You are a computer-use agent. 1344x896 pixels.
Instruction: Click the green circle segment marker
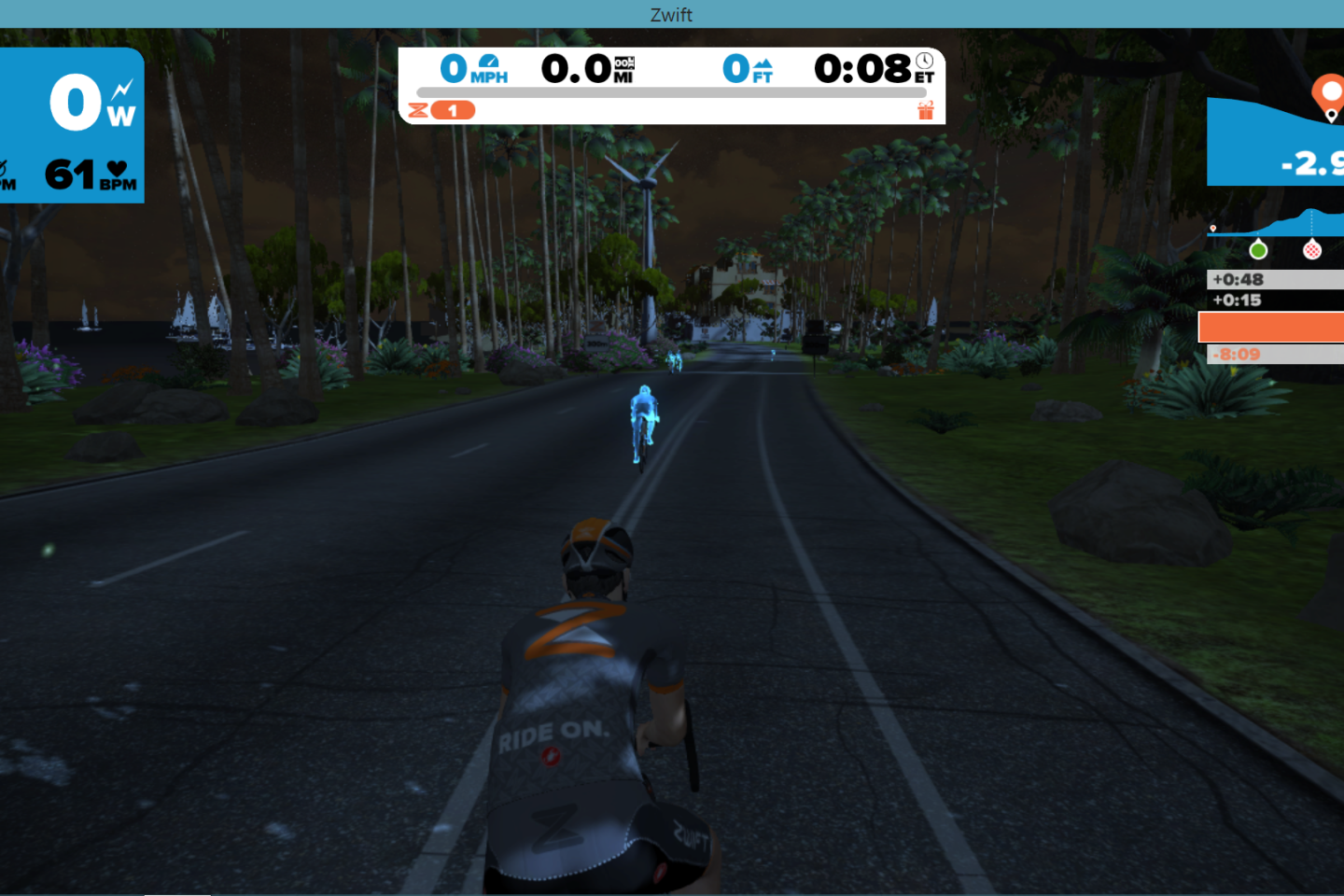pos(1258,250)
